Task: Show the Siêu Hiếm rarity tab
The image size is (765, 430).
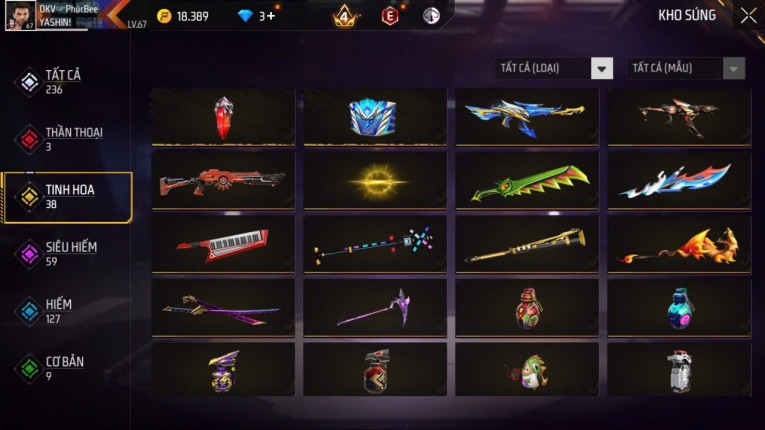Action: coord(70,253)
